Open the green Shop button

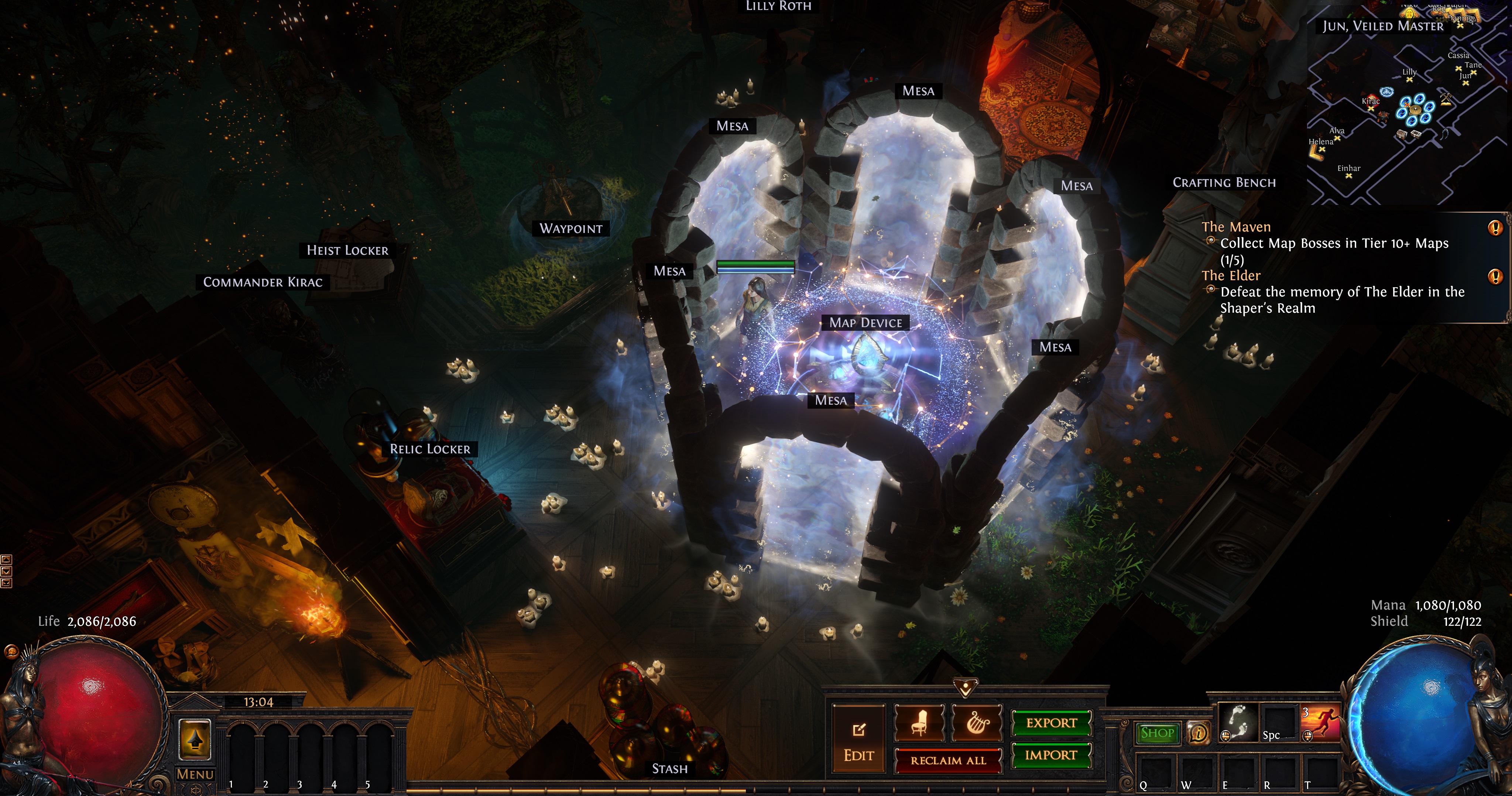point(1158,733)
